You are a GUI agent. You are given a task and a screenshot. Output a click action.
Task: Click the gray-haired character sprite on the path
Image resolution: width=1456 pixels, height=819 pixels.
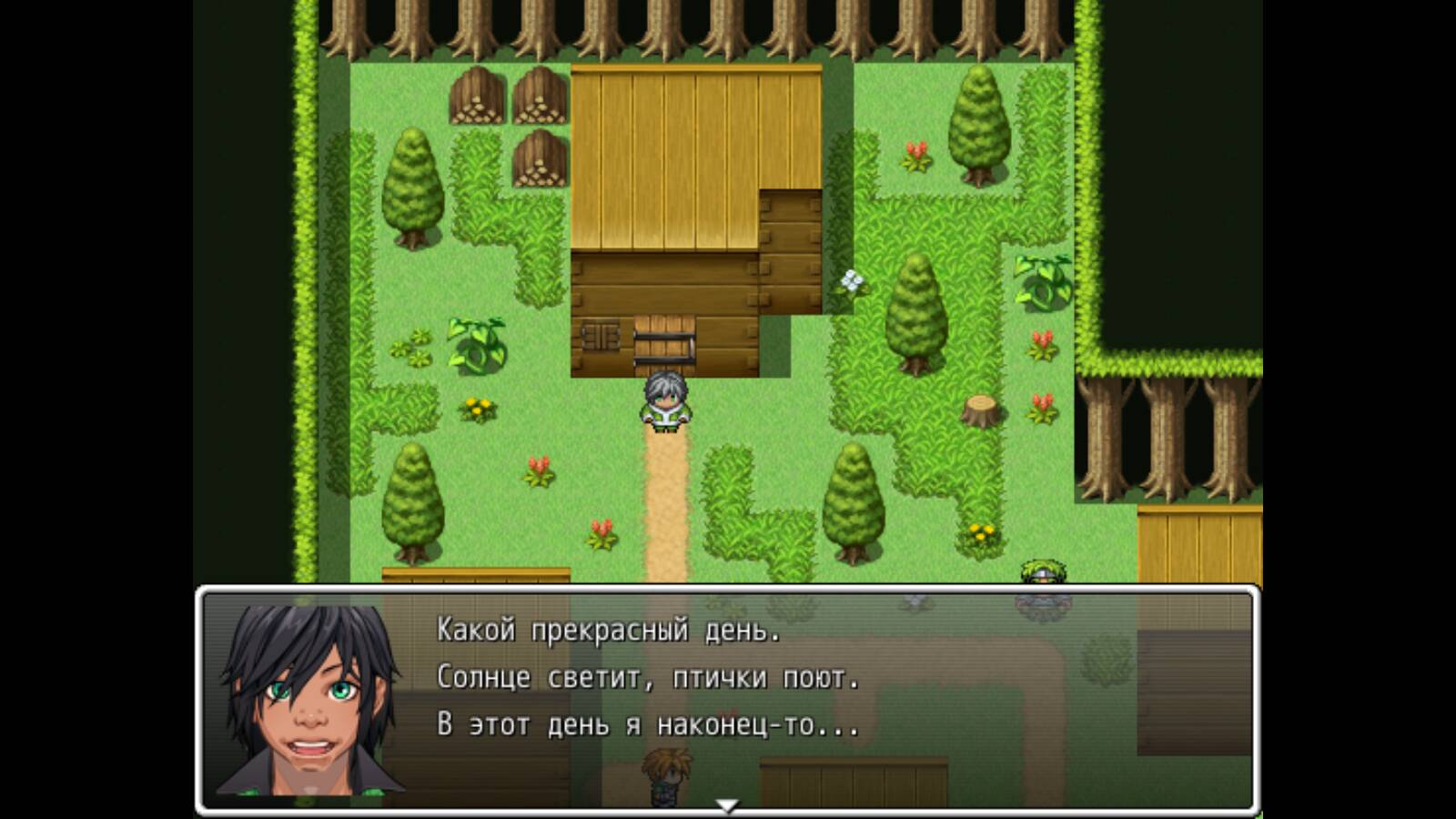click(x=664, y=400)
